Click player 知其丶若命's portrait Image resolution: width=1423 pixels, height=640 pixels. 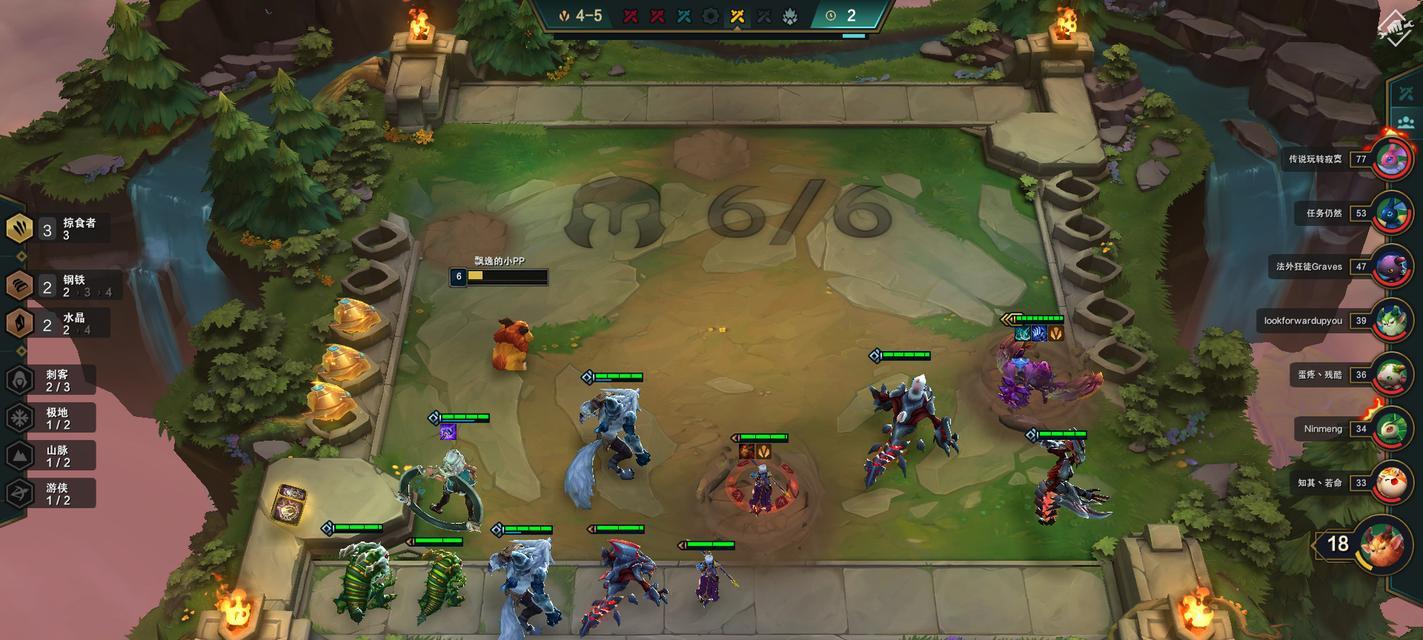point(1391,483)
